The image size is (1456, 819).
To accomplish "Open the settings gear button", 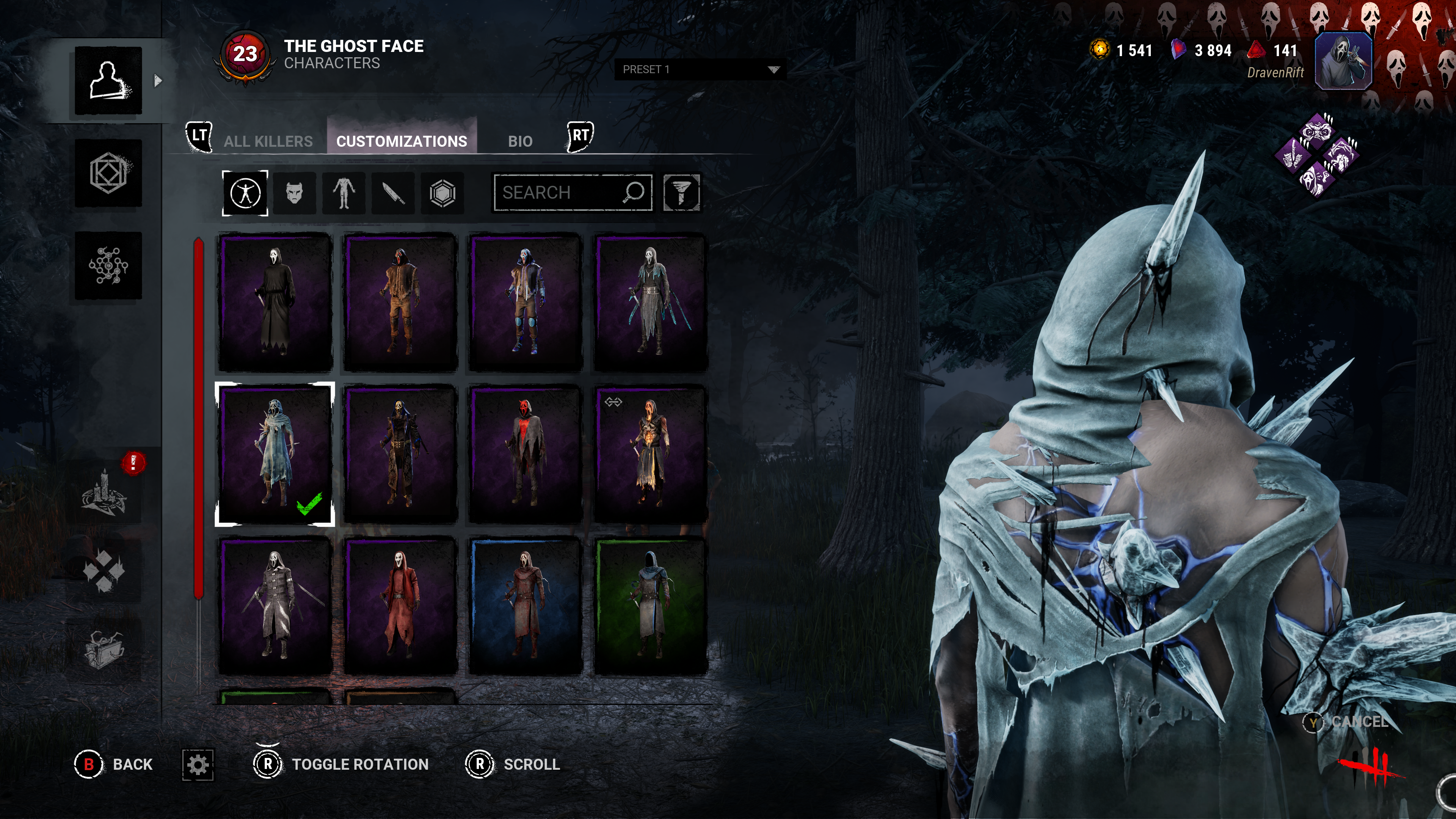I will coord(198,765).
